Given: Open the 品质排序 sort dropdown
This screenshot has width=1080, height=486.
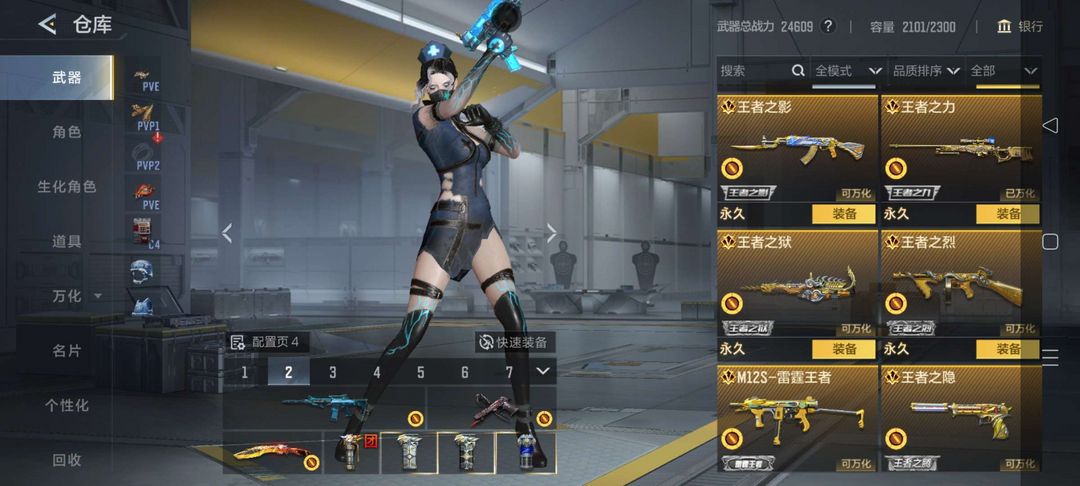Looking at the screenshot, I should [925, 71].
